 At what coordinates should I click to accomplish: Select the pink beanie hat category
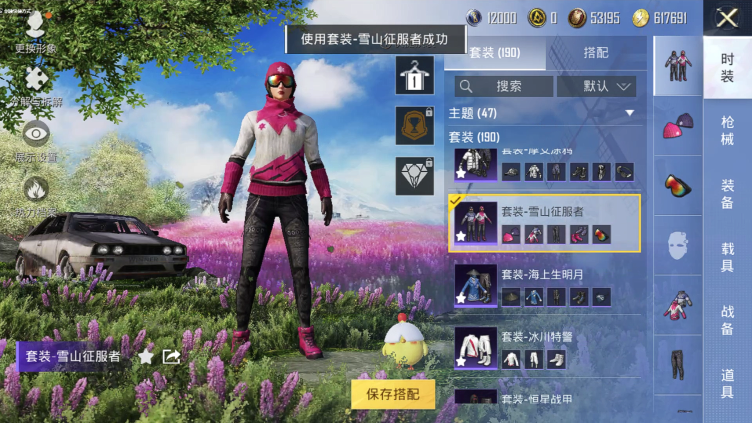pos(678,123)
